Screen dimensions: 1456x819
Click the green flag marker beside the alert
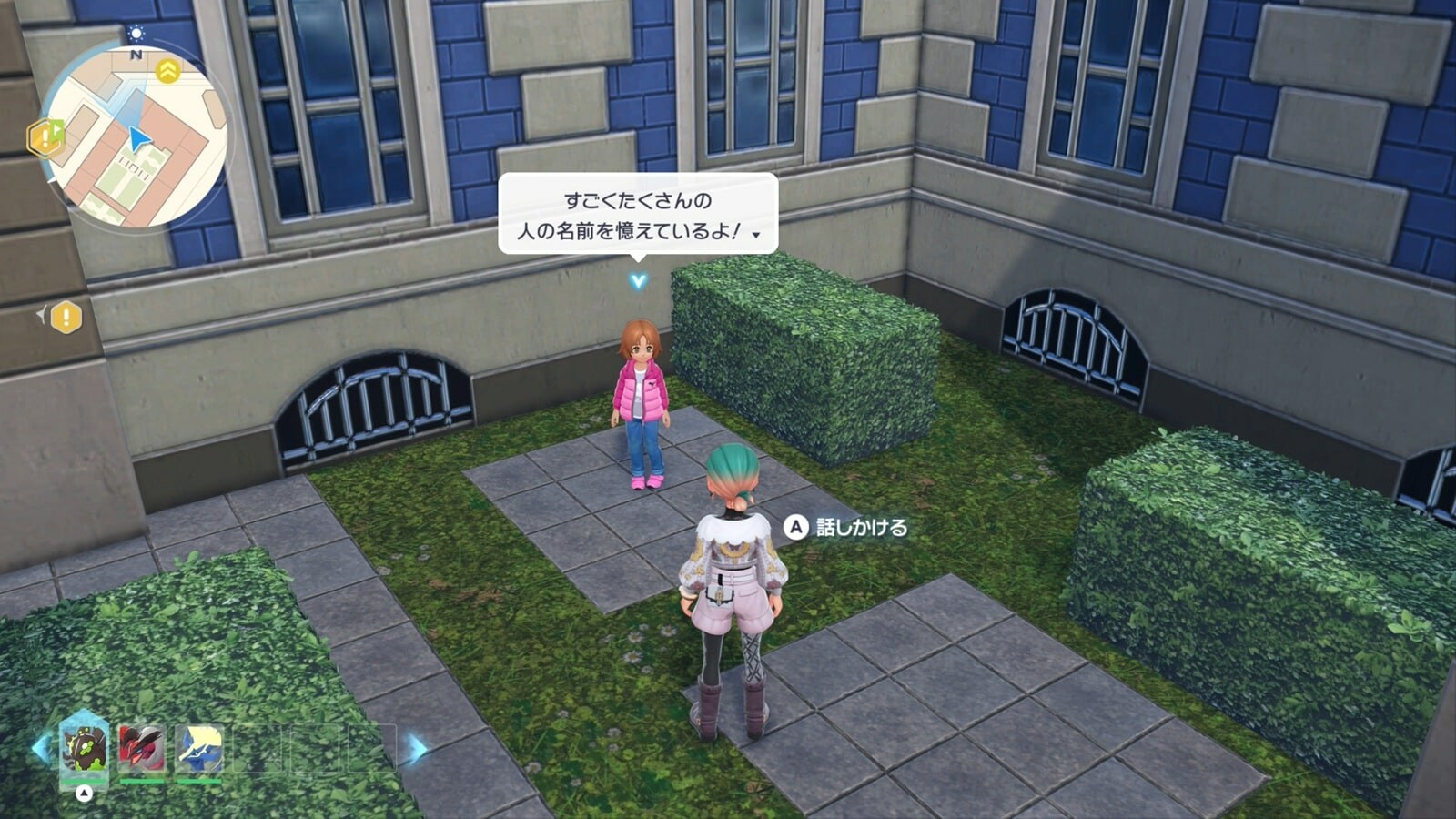57,130
